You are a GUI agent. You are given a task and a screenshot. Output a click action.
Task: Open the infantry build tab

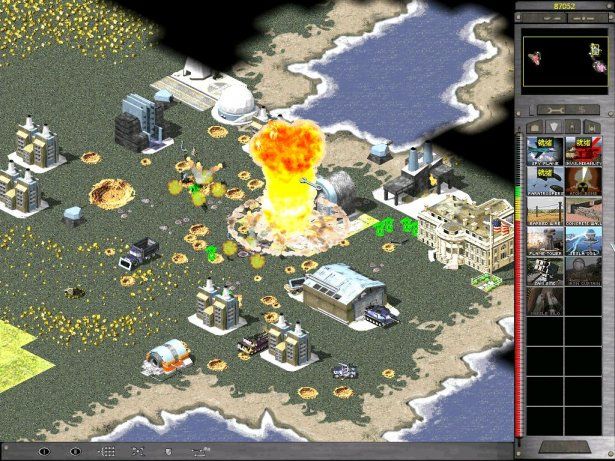tap(573, 127)
